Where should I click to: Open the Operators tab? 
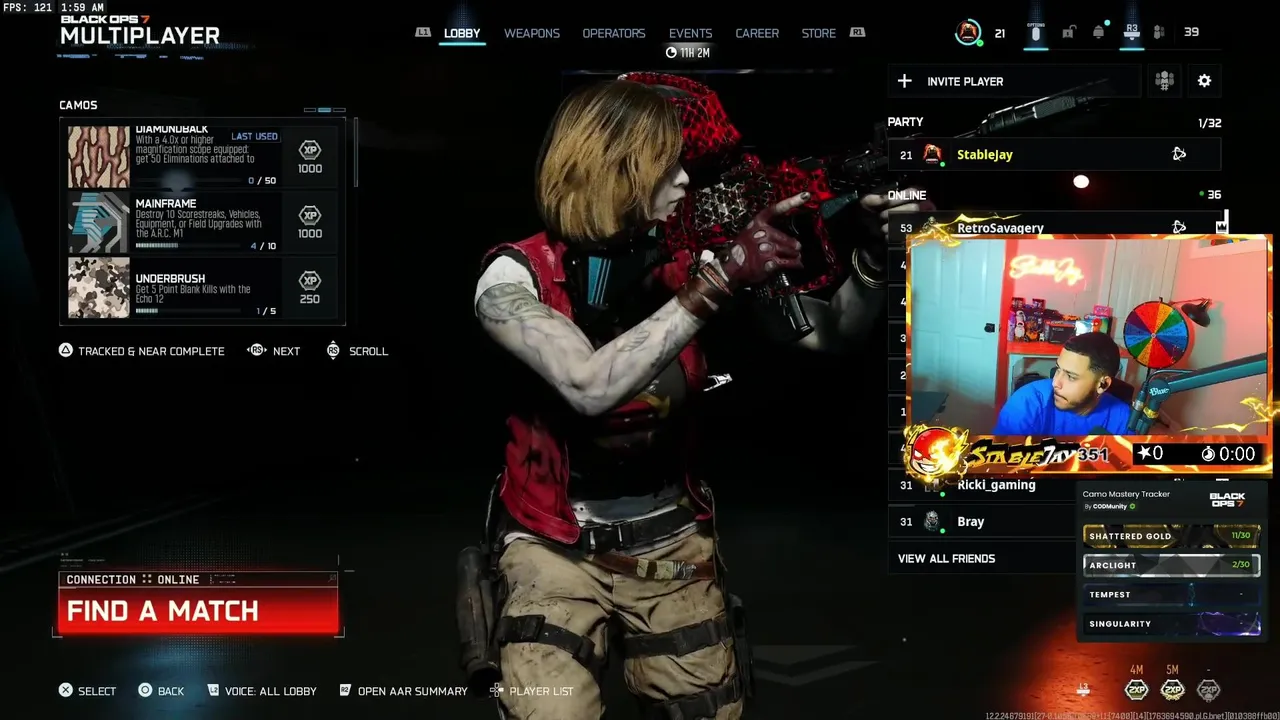click(613, 33)
